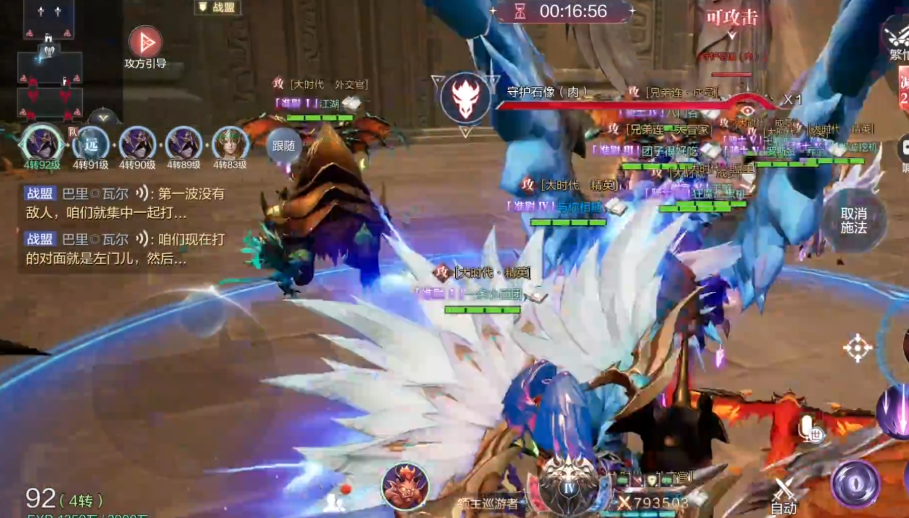Open the 攻方引导 attacker guide
This screenshot has height=518, width=909.
click(x=145, y=45)
